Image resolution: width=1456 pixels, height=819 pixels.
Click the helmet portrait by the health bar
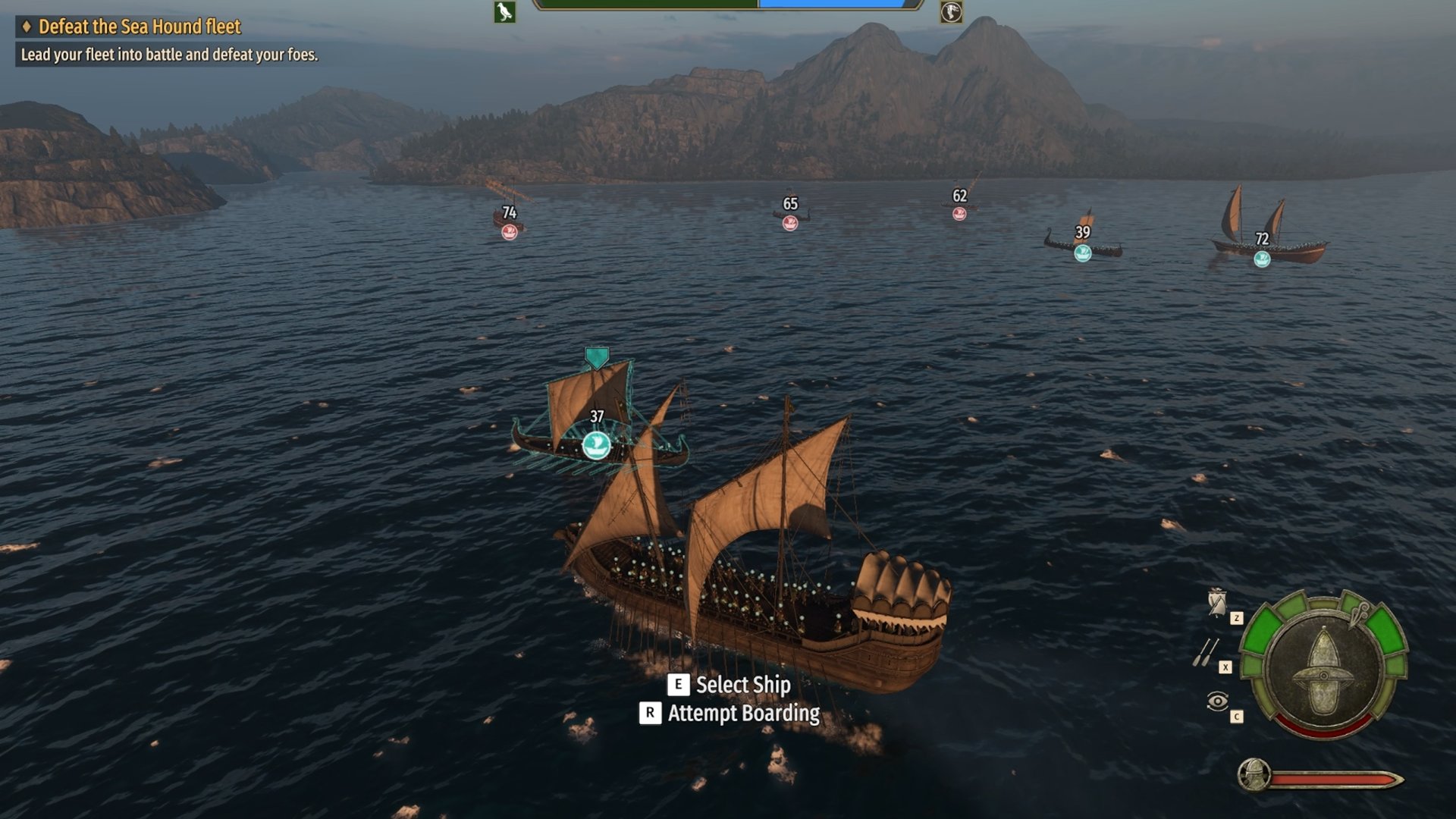point(1254,775)
